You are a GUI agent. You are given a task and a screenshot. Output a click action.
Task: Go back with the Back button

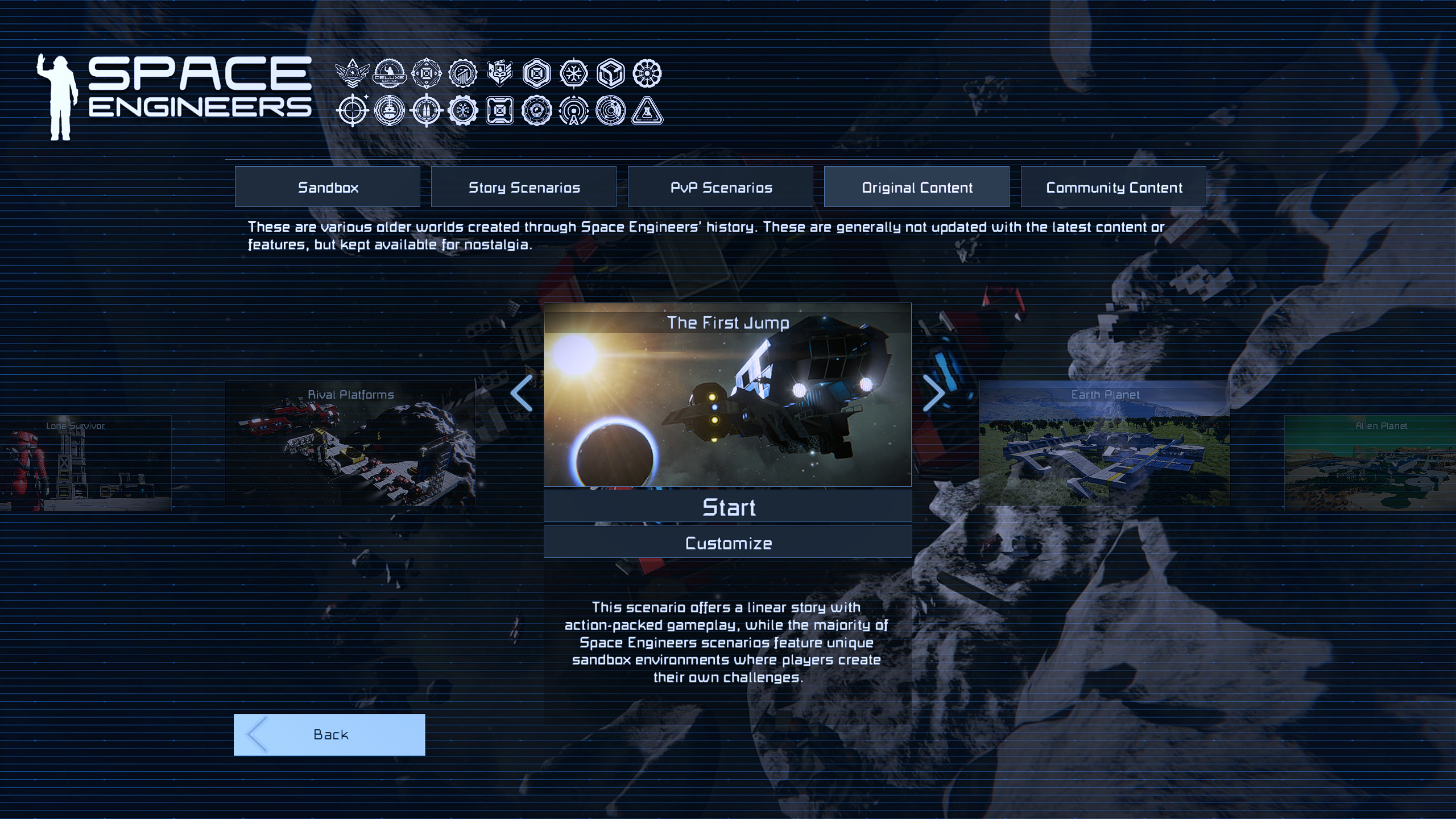click(329, 734)
